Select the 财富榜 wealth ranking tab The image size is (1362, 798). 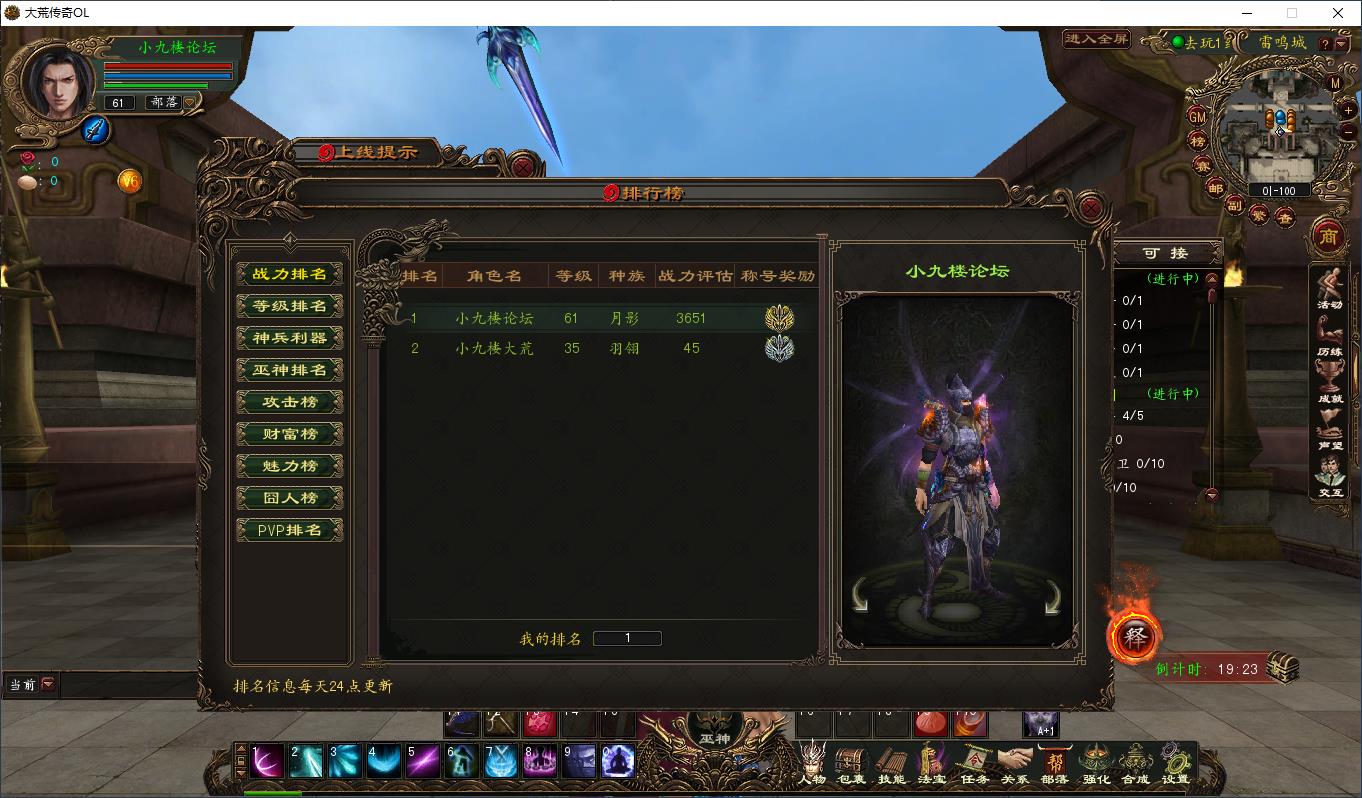click(290, 434)
